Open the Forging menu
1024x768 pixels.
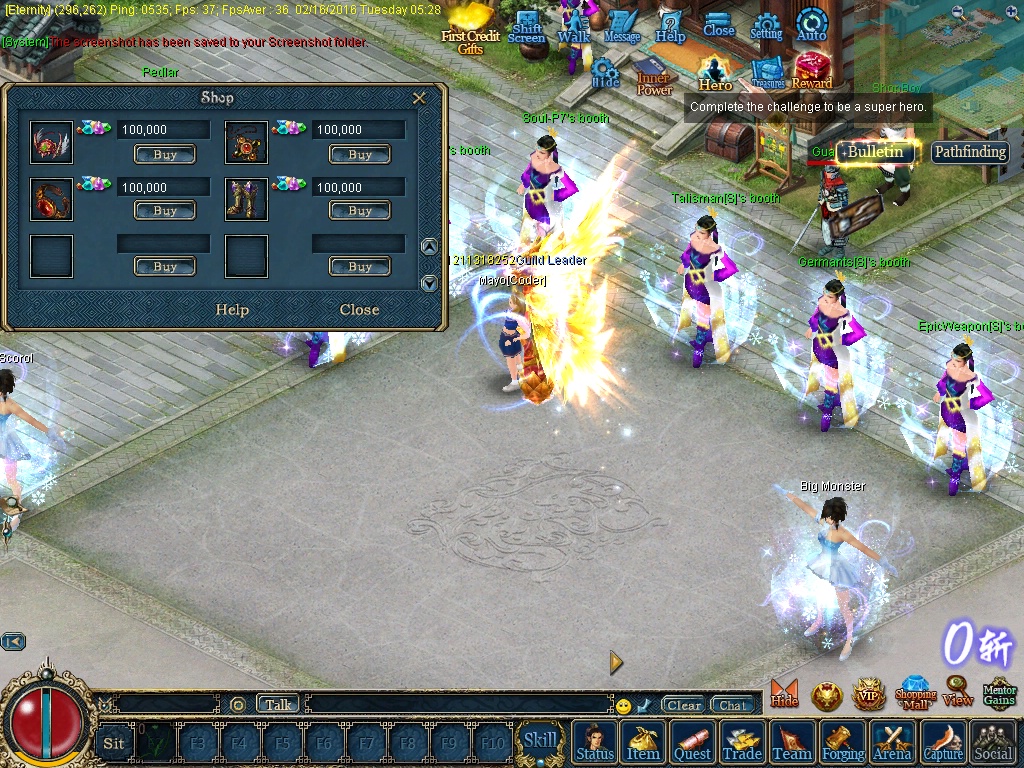click(x=844, y=743)
